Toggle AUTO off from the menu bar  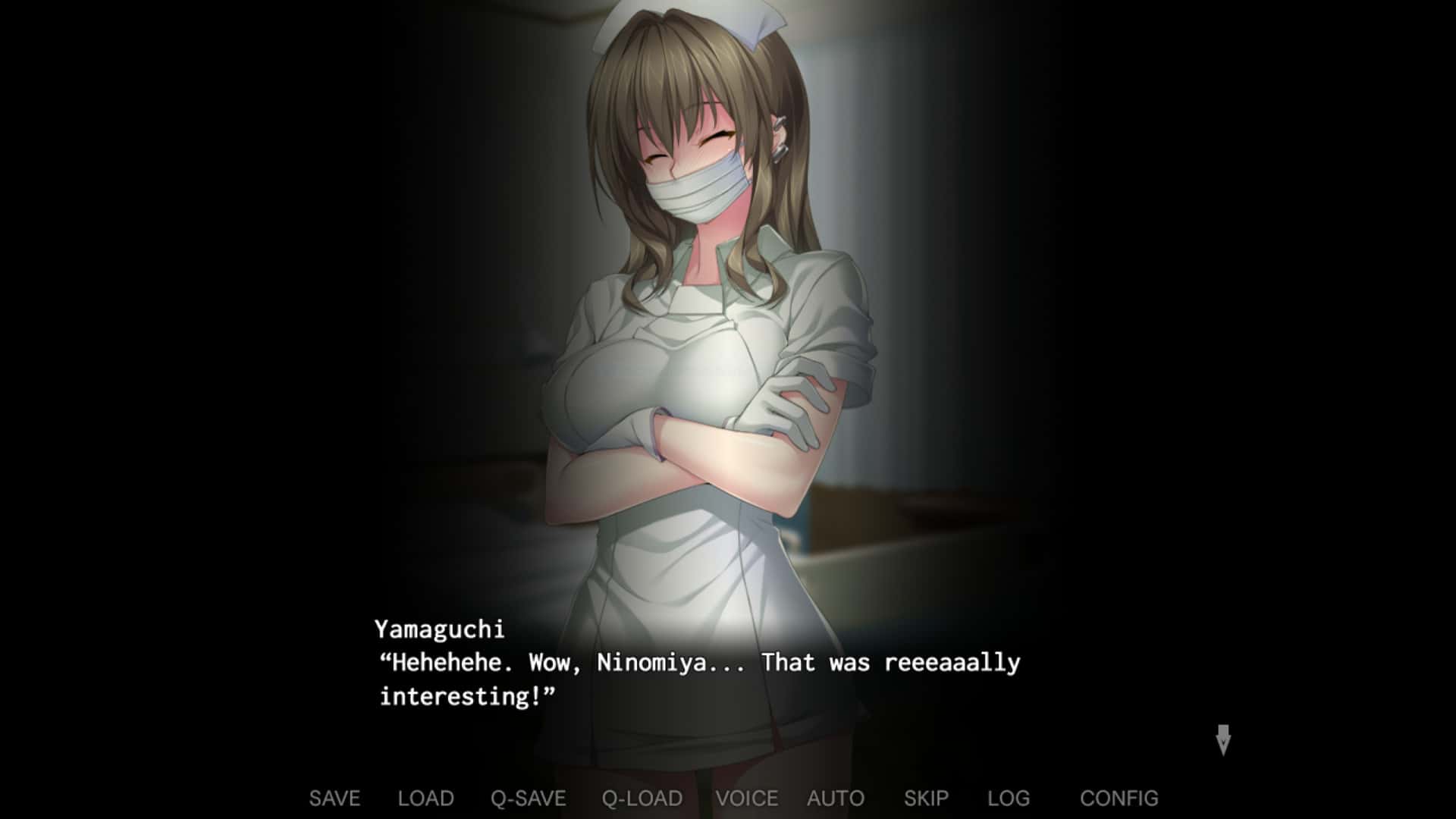pos(834,798)
